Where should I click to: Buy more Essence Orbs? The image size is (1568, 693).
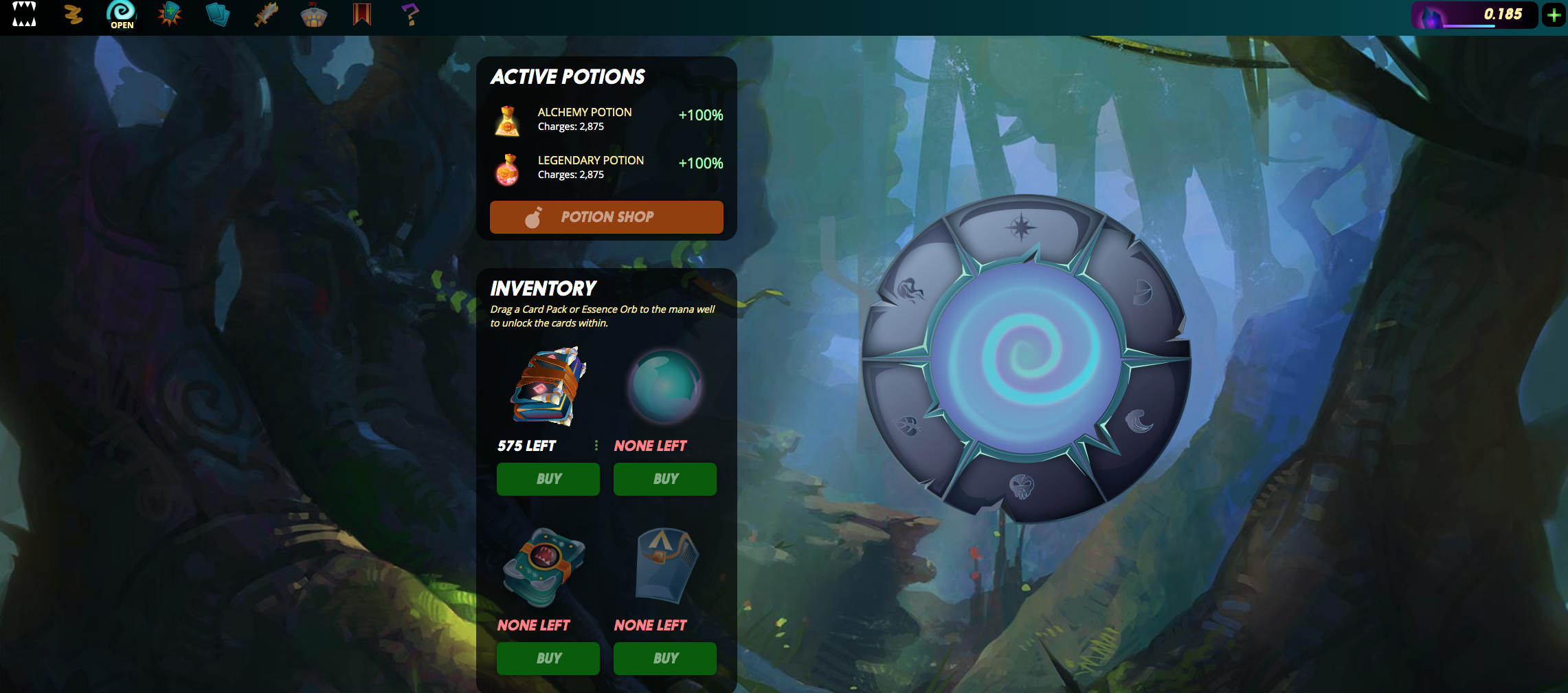coord(664,478)
